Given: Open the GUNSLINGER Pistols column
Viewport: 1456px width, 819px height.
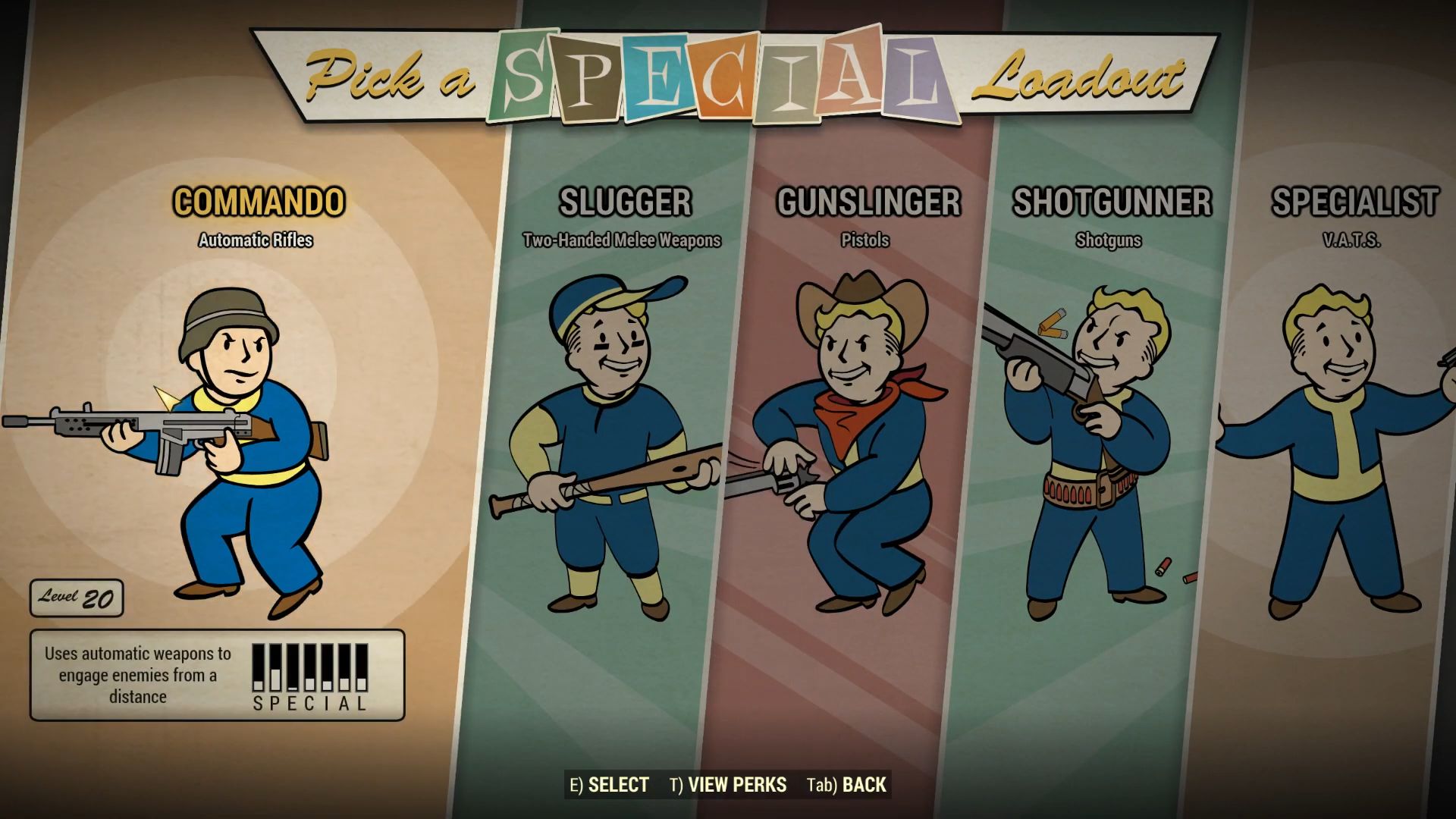Looking at the screenshot, I should (x=868, y=202).
